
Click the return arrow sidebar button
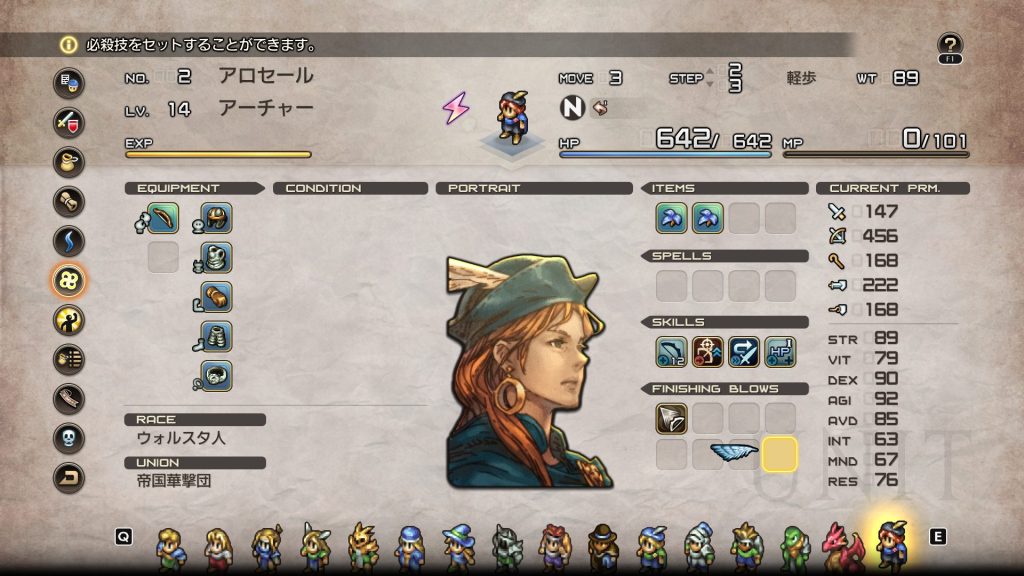pos(69,479)
